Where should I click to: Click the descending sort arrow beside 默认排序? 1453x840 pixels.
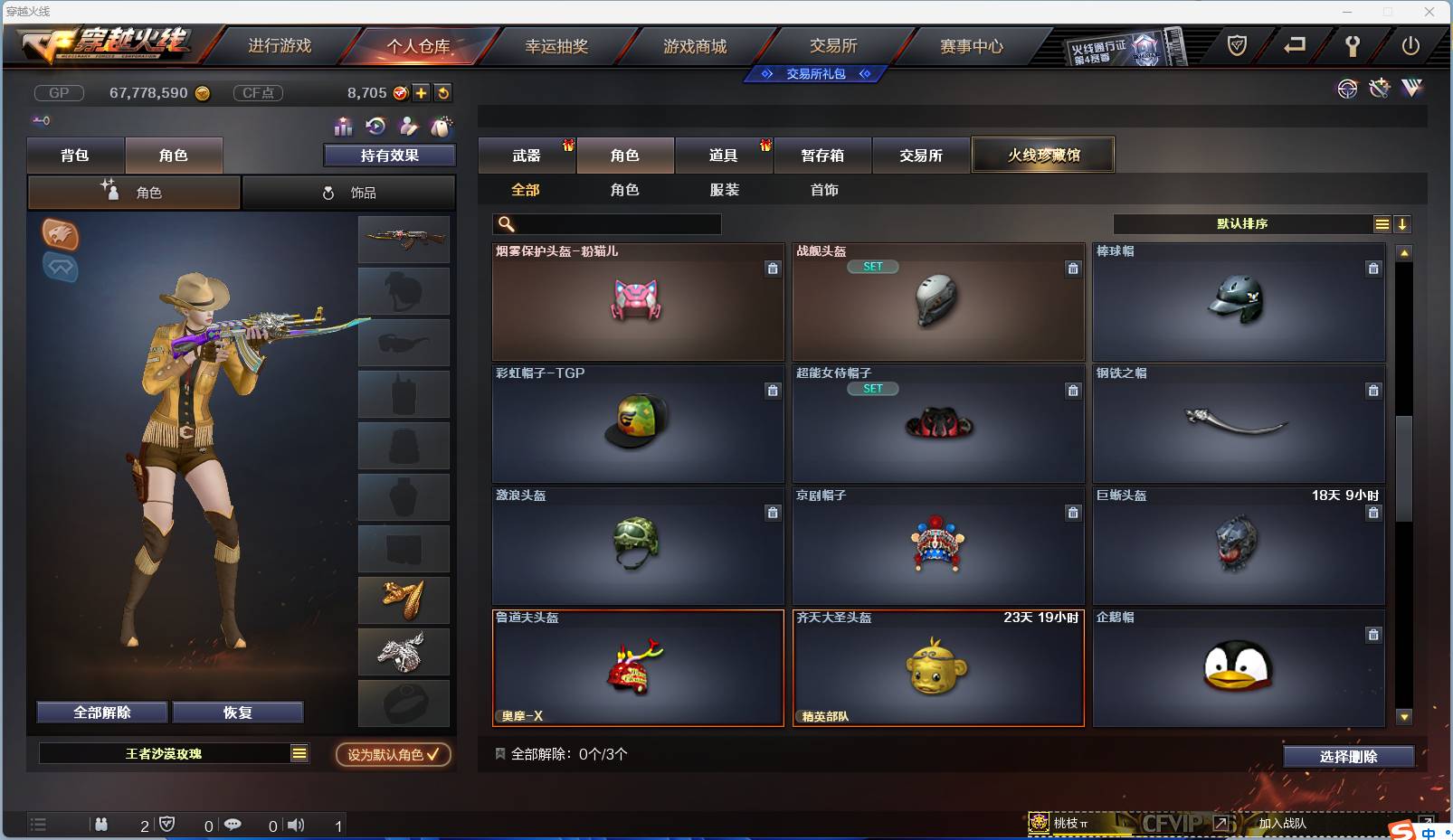[x=1402, y=223]
